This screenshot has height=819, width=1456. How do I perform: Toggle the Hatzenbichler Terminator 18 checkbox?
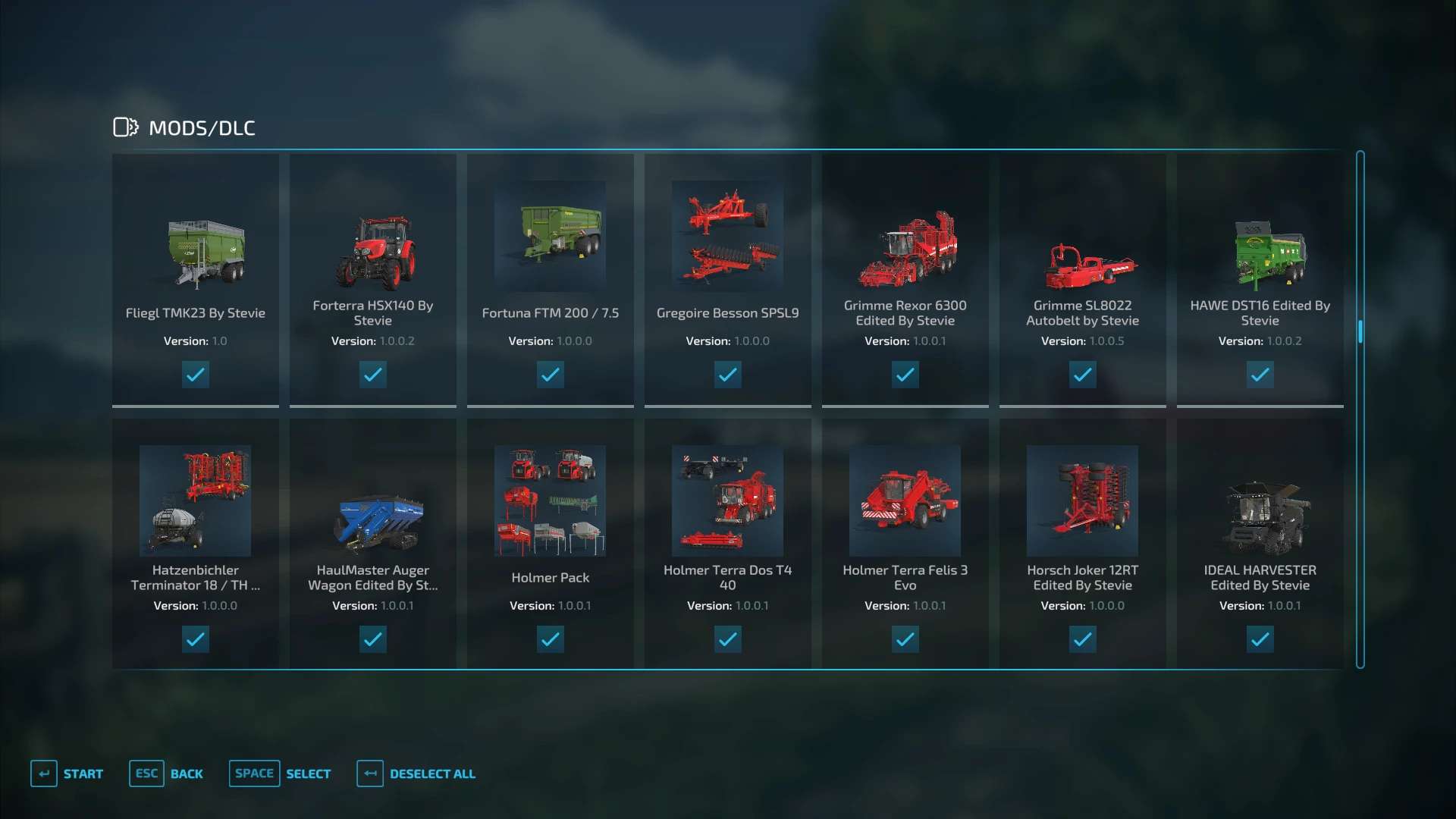(196, 639)
